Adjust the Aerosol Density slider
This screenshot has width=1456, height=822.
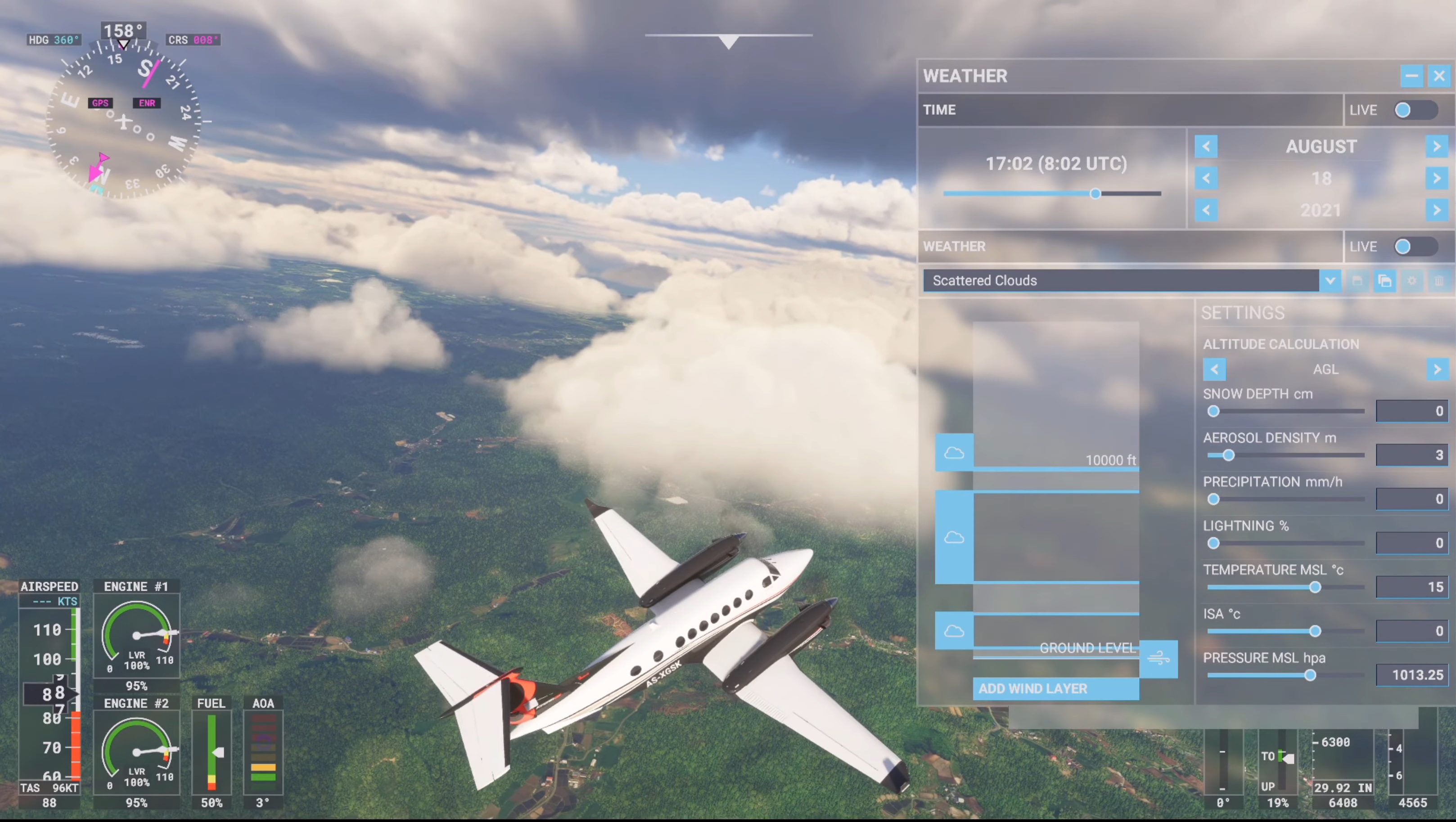tap(1228, 455)
